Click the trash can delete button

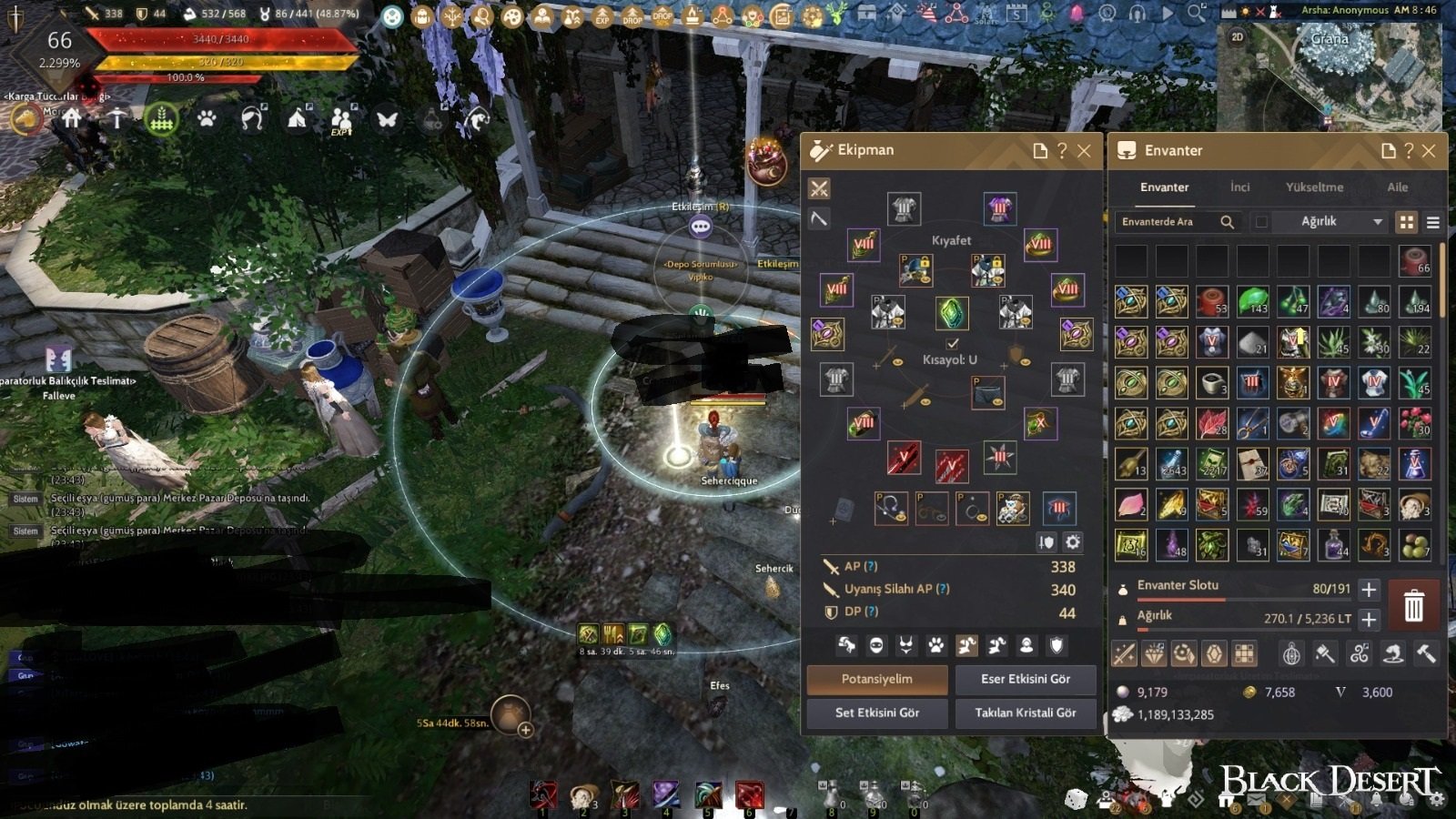(x=1413, y=605)
